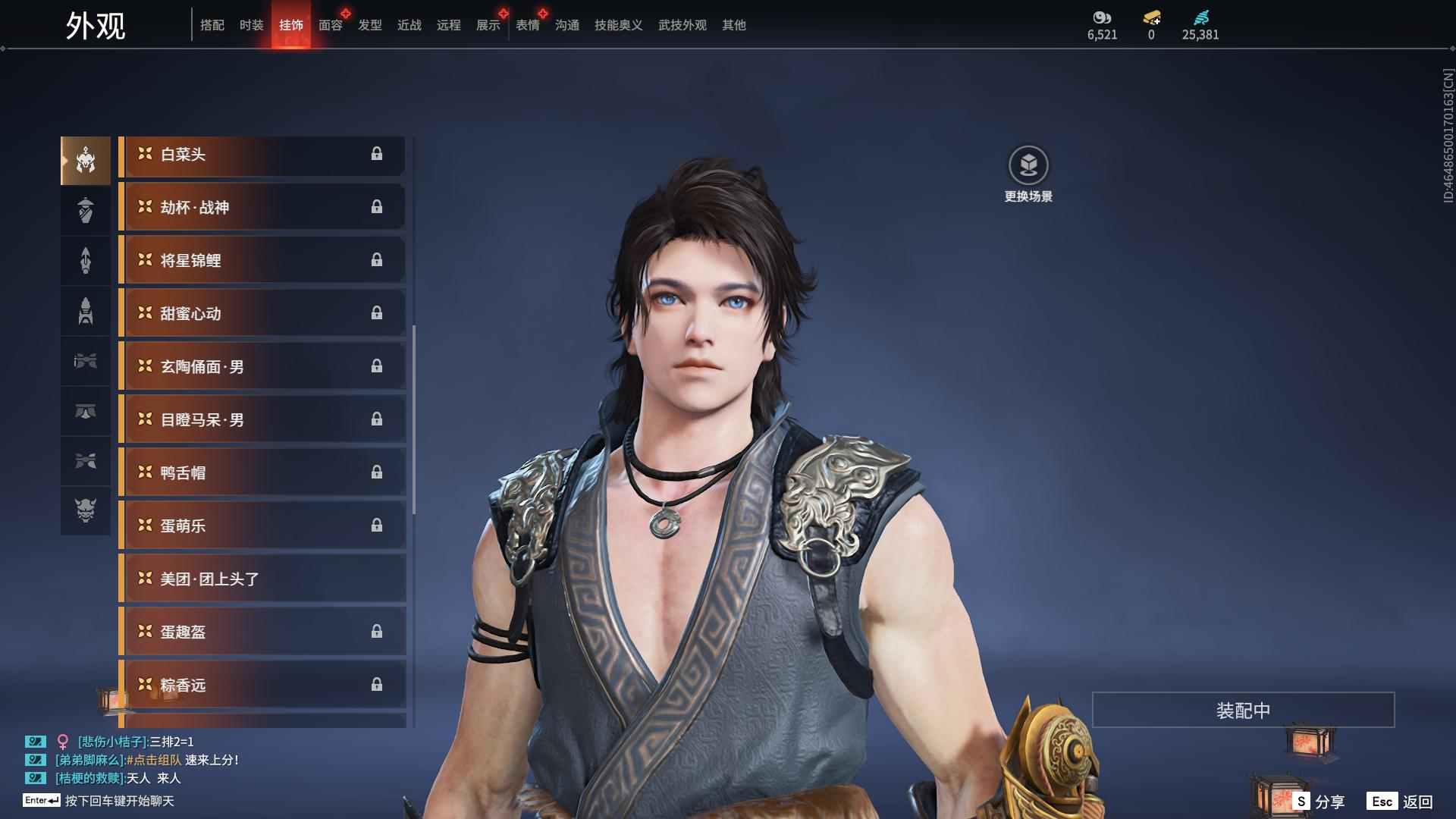Viewport: 1456px width, 819px height.
Task: Go to the 发型 tab
Action: click(369, 25)
